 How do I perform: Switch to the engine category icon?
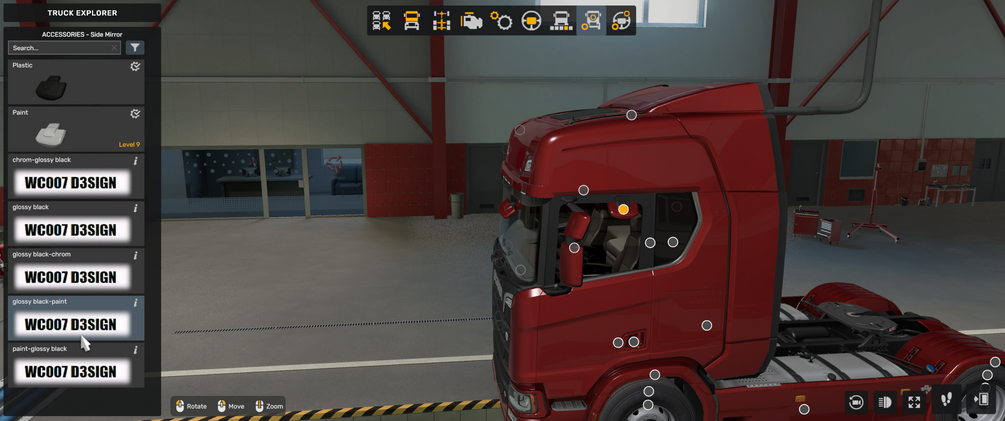(x=471, y=21)
